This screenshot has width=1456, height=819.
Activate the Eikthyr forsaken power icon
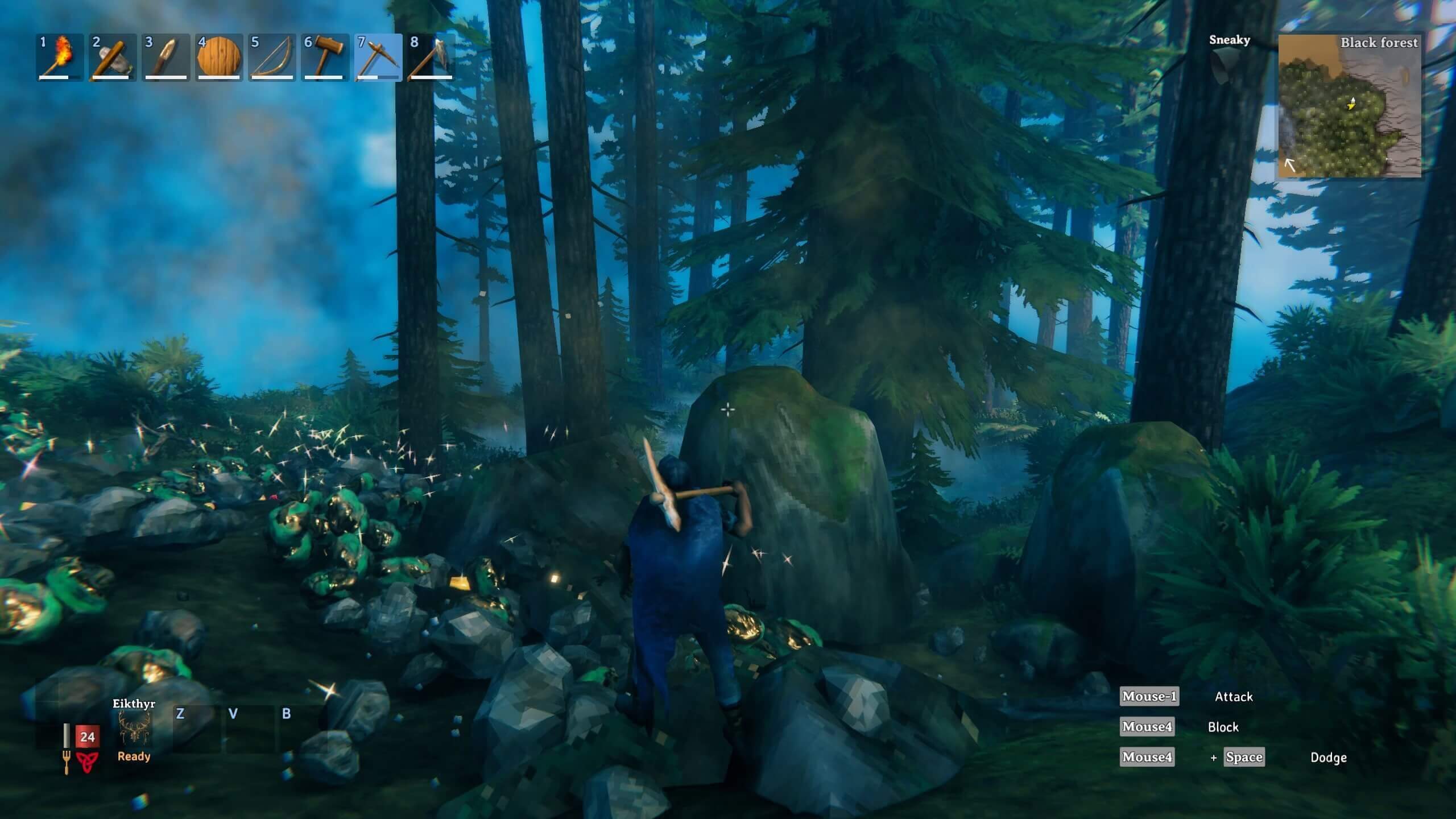pos(134,729)
